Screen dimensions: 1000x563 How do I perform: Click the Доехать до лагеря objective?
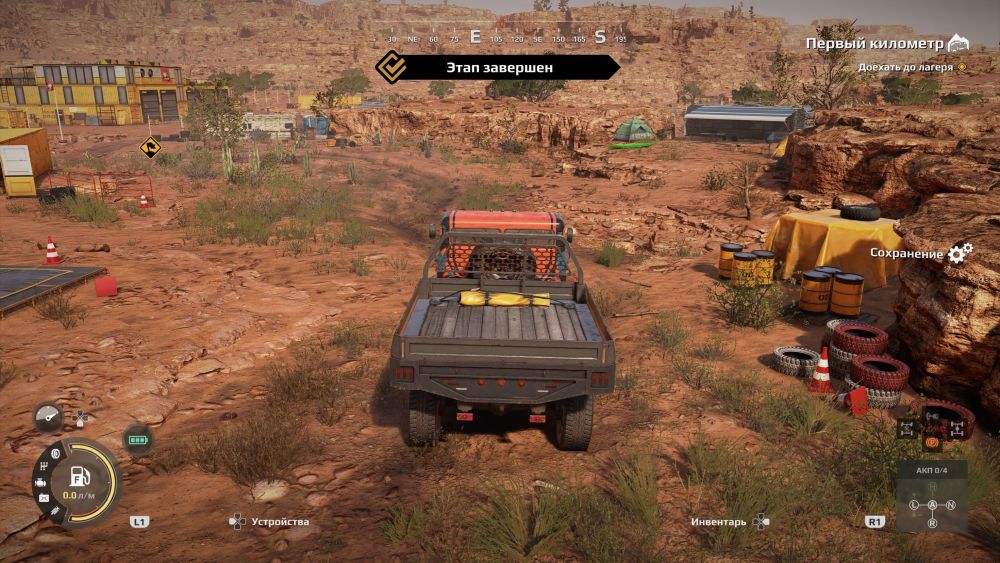click(x=907, y=67)
